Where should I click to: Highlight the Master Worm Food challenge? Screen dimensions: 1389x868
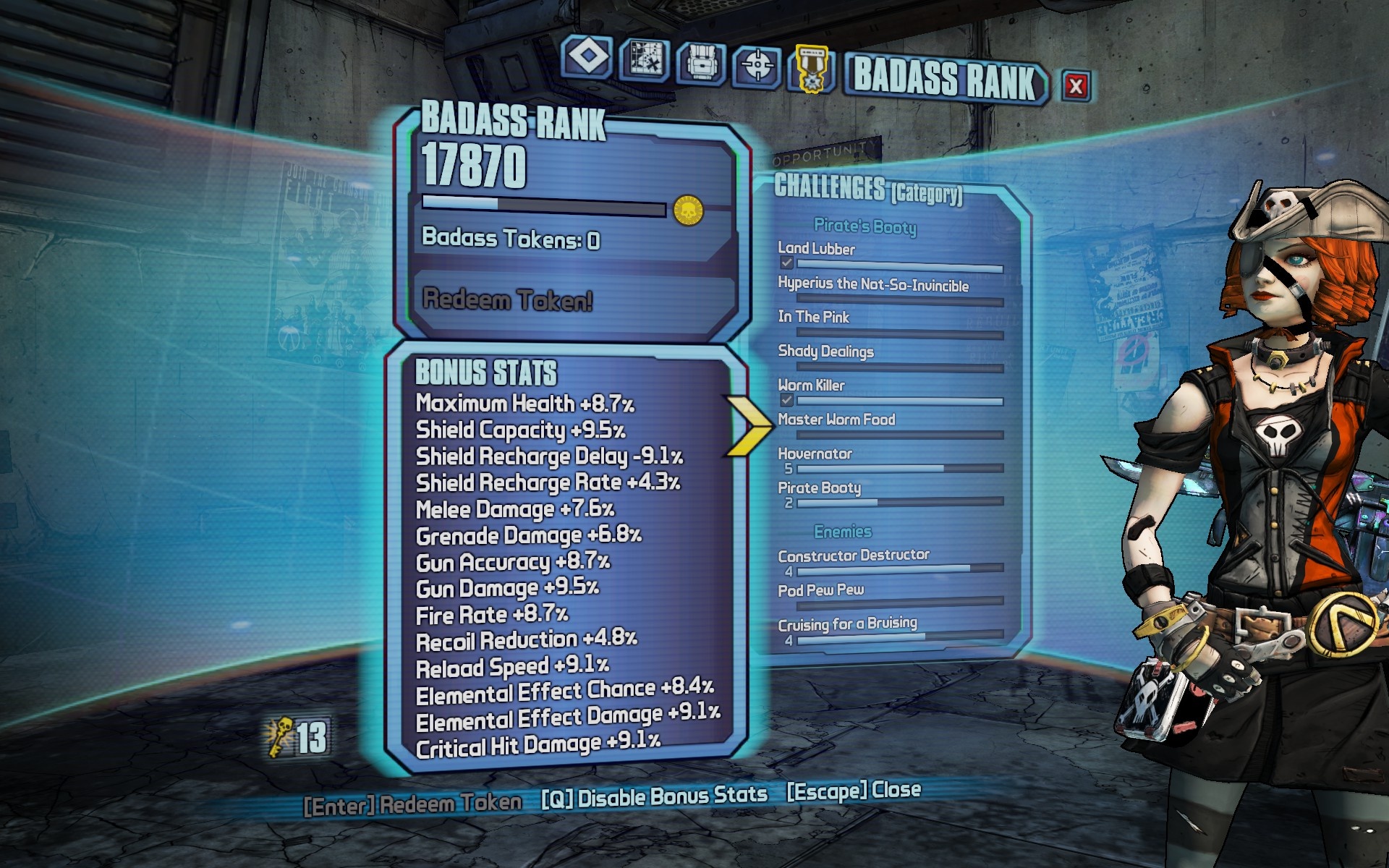836,420
